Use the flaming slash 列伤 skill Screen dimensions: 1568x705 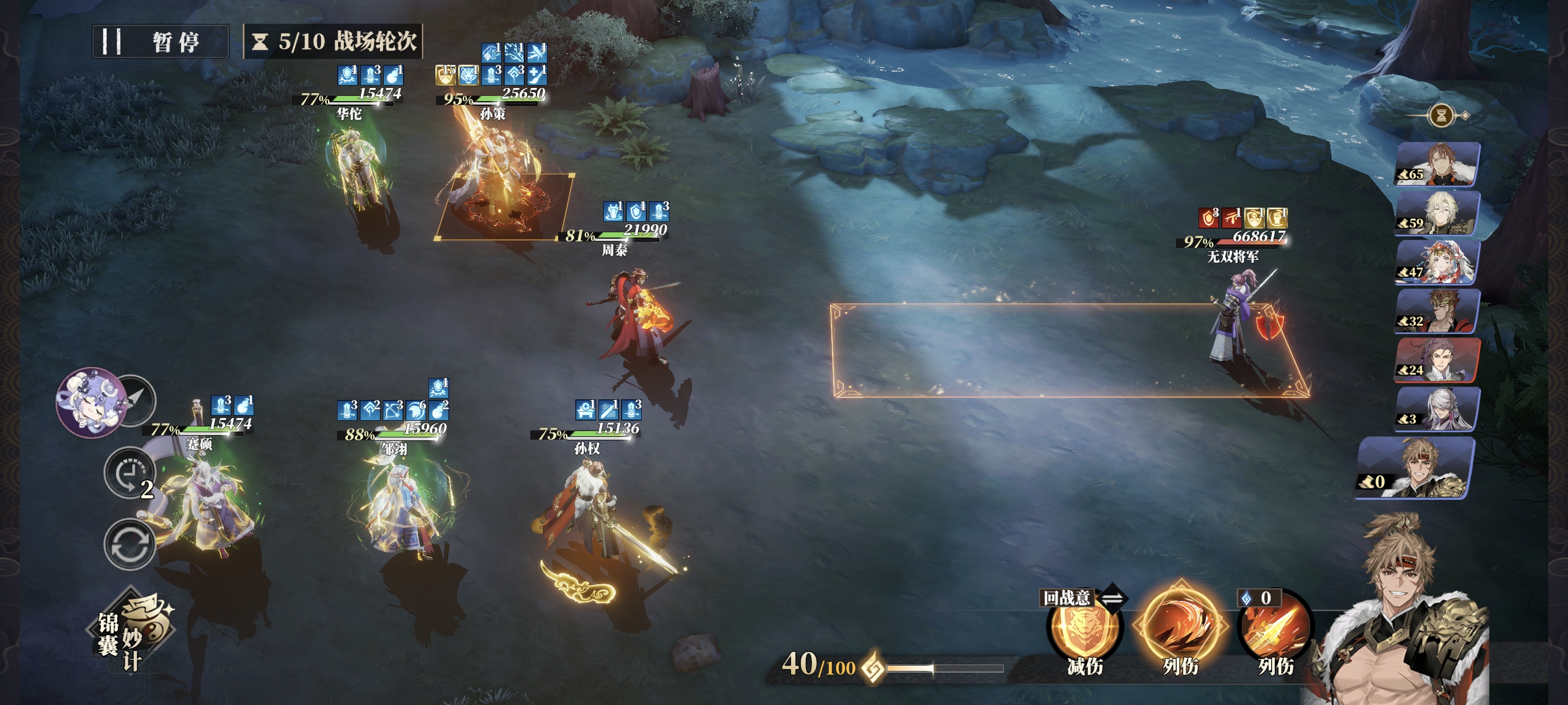[x=1179, y=626]
